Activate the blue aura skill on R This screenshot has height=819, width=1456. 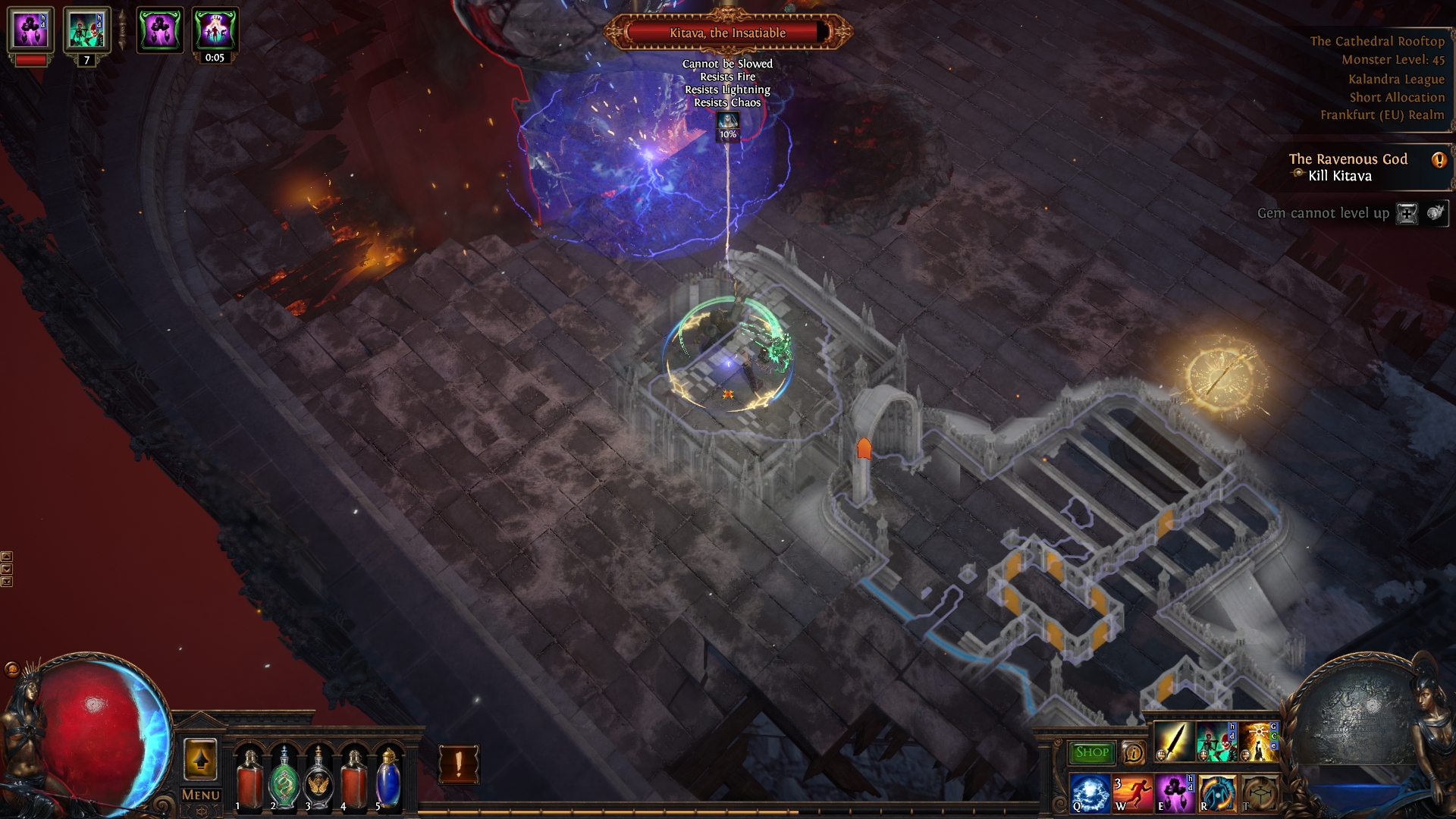click(x=1216, y=792)
